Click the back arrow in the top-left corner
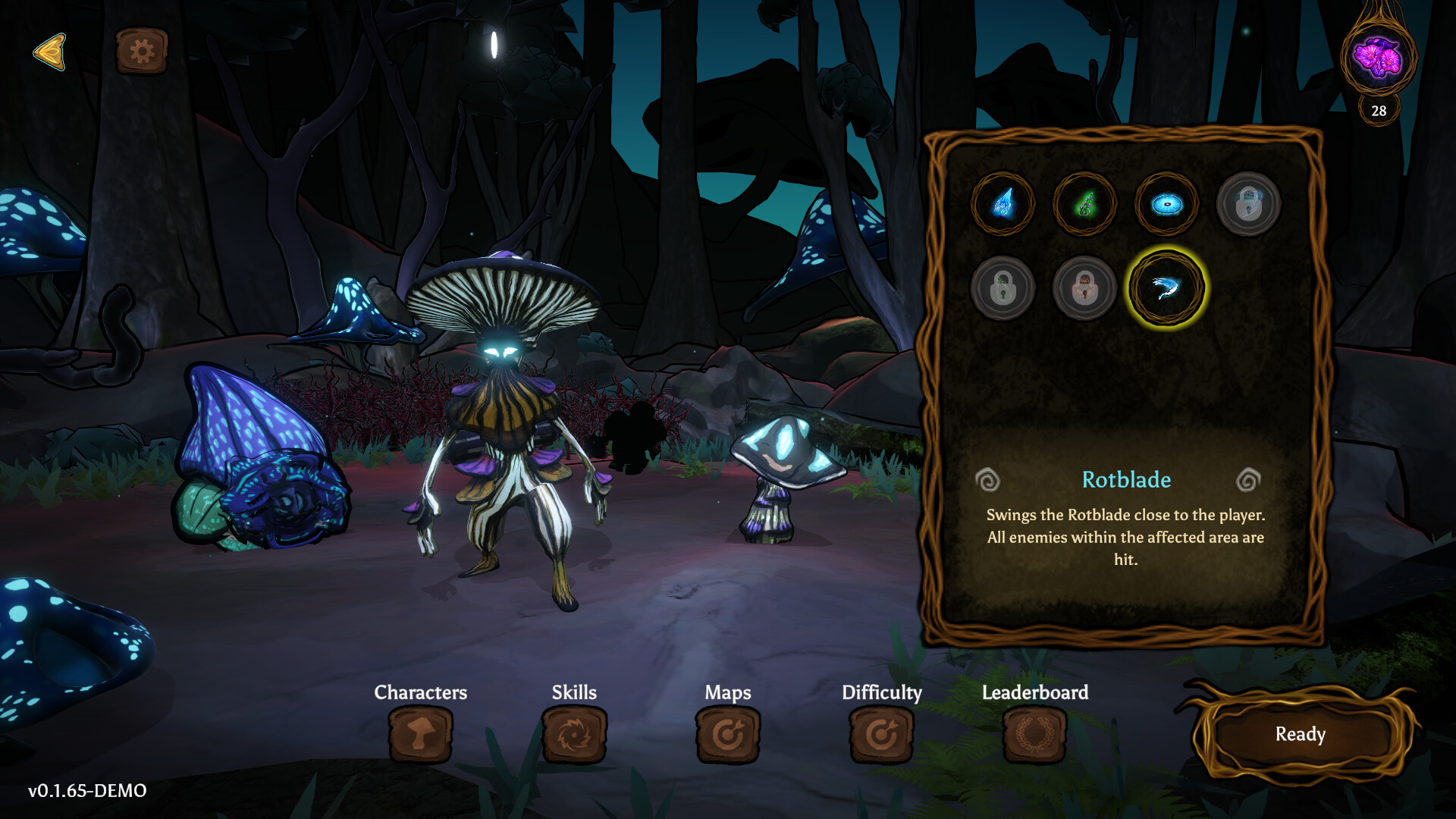The width and height of the screenshot is (1456, 819). (49, 52)
